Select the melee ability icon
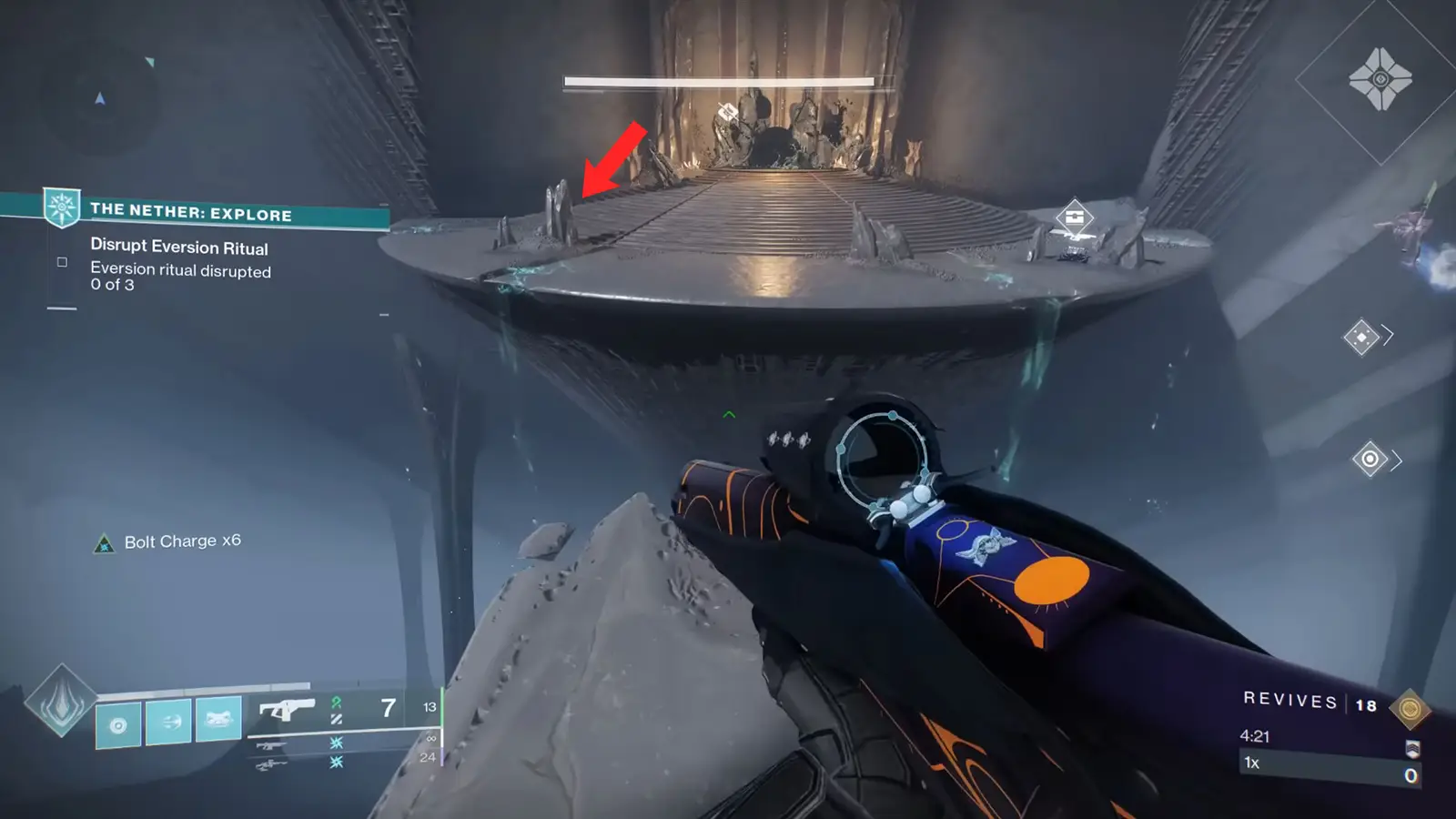 (x=168, y=722)
